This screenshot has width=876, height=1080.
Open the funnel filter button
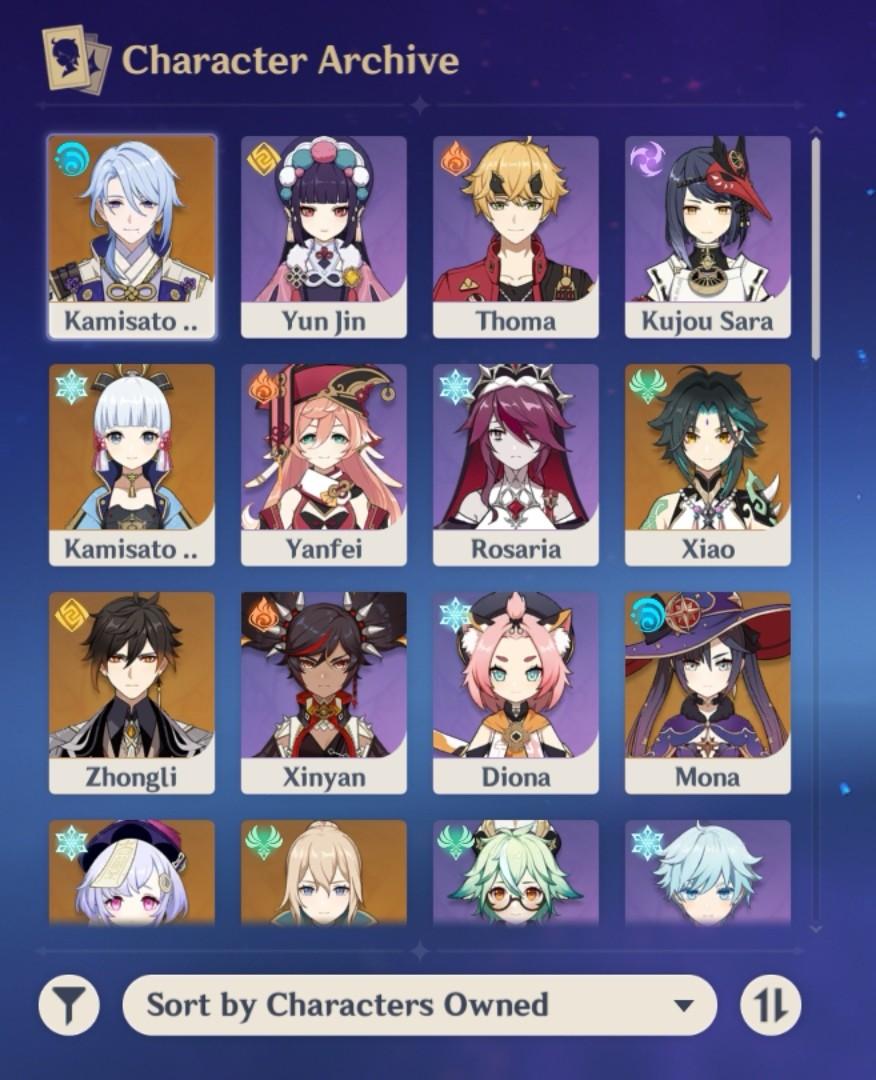coord(69,1005)
